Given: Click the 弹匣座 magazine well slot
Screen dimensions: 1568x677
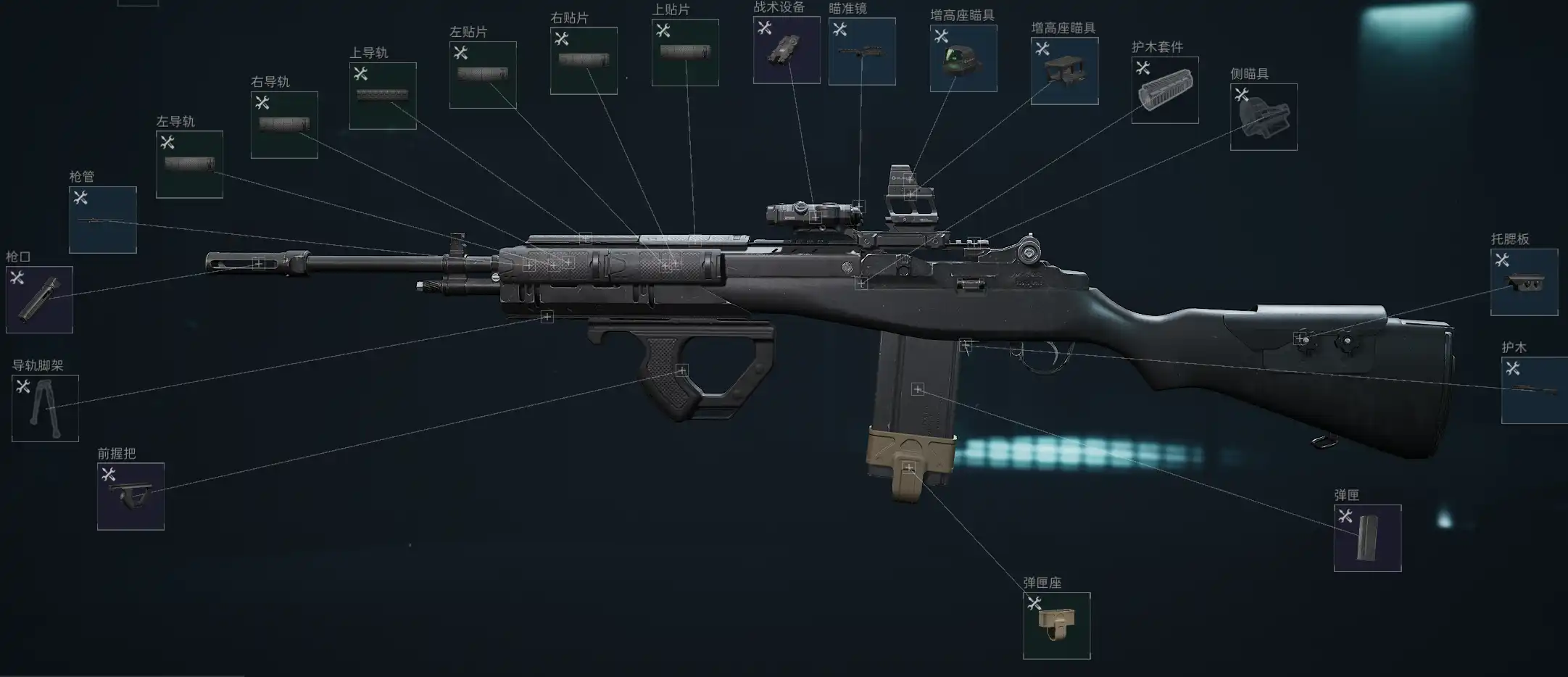Looking at the screenshot, I should [1056, 626].
